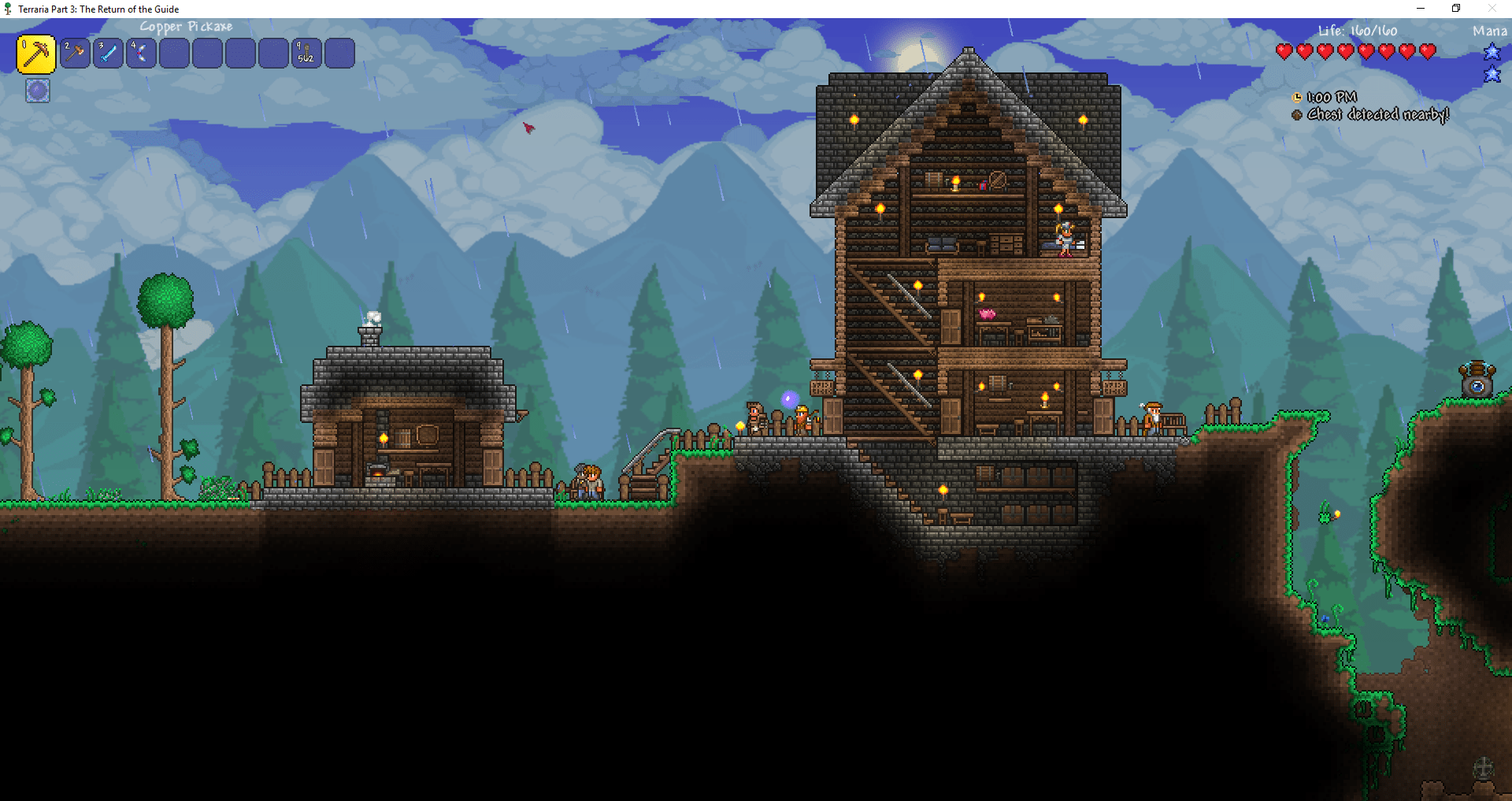1512x801 pixels.
Task: Select the ice boomerang in hotbar slot 4
Action: (142, 54)
